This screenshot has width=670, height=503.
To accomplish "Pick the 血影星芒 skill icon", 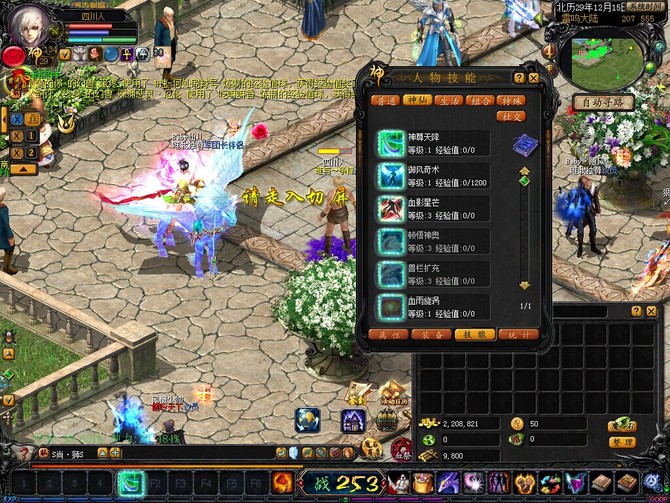I will click(390, 209).
